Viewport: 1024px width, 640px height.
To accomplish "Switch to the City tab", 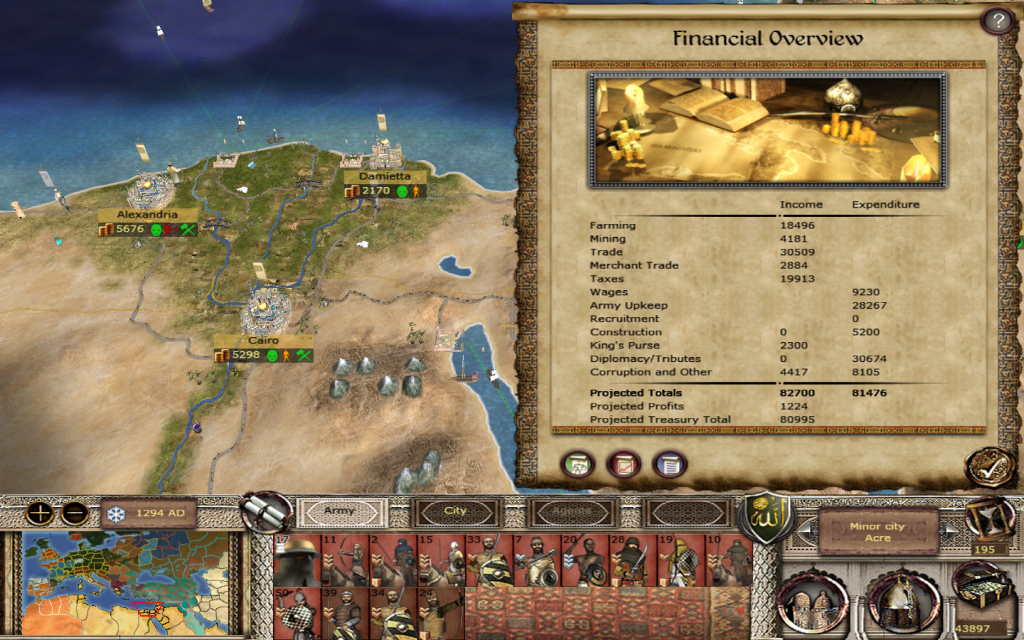I will 456,511.
